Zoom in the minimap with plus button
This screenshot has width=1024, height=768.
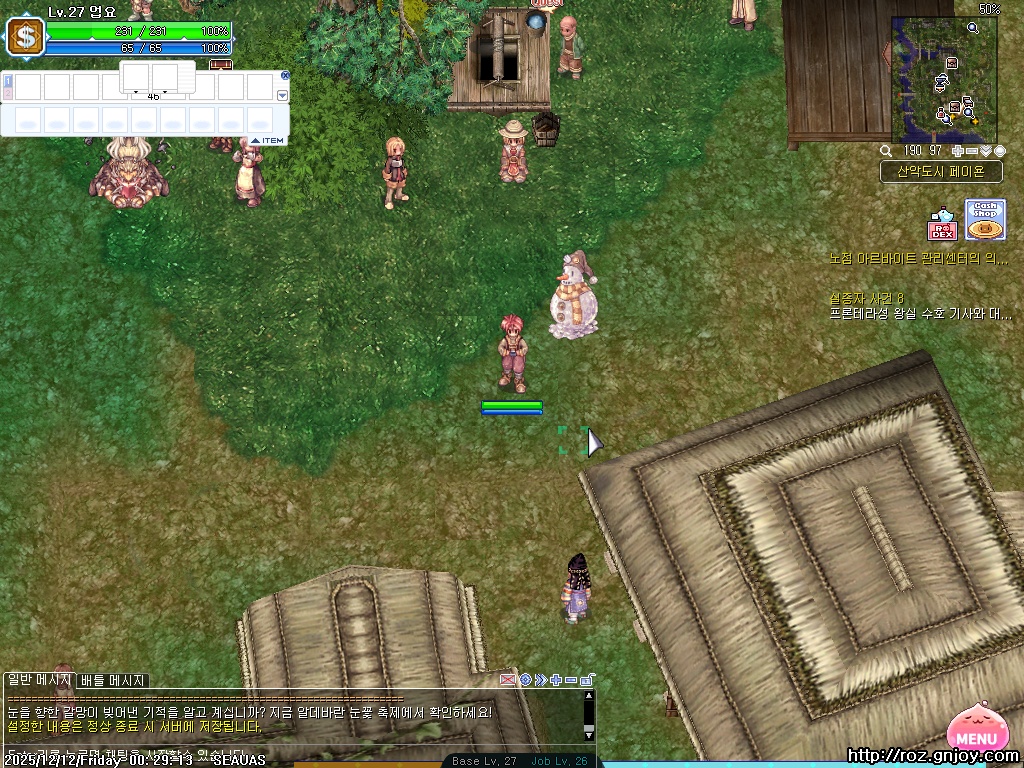pos(957,151)
